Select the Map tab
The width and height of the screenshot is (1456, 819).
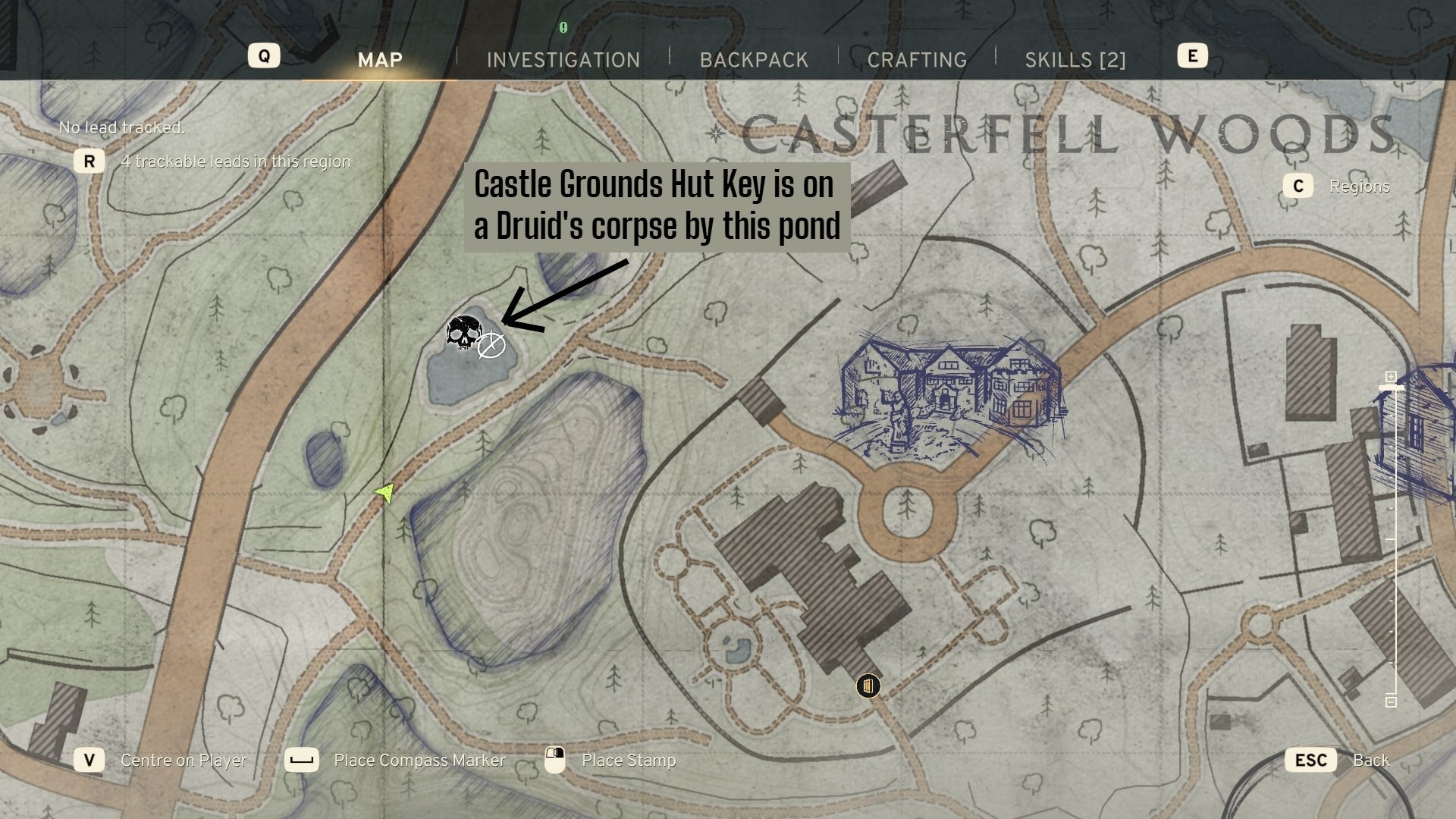(x=380, y=60)
